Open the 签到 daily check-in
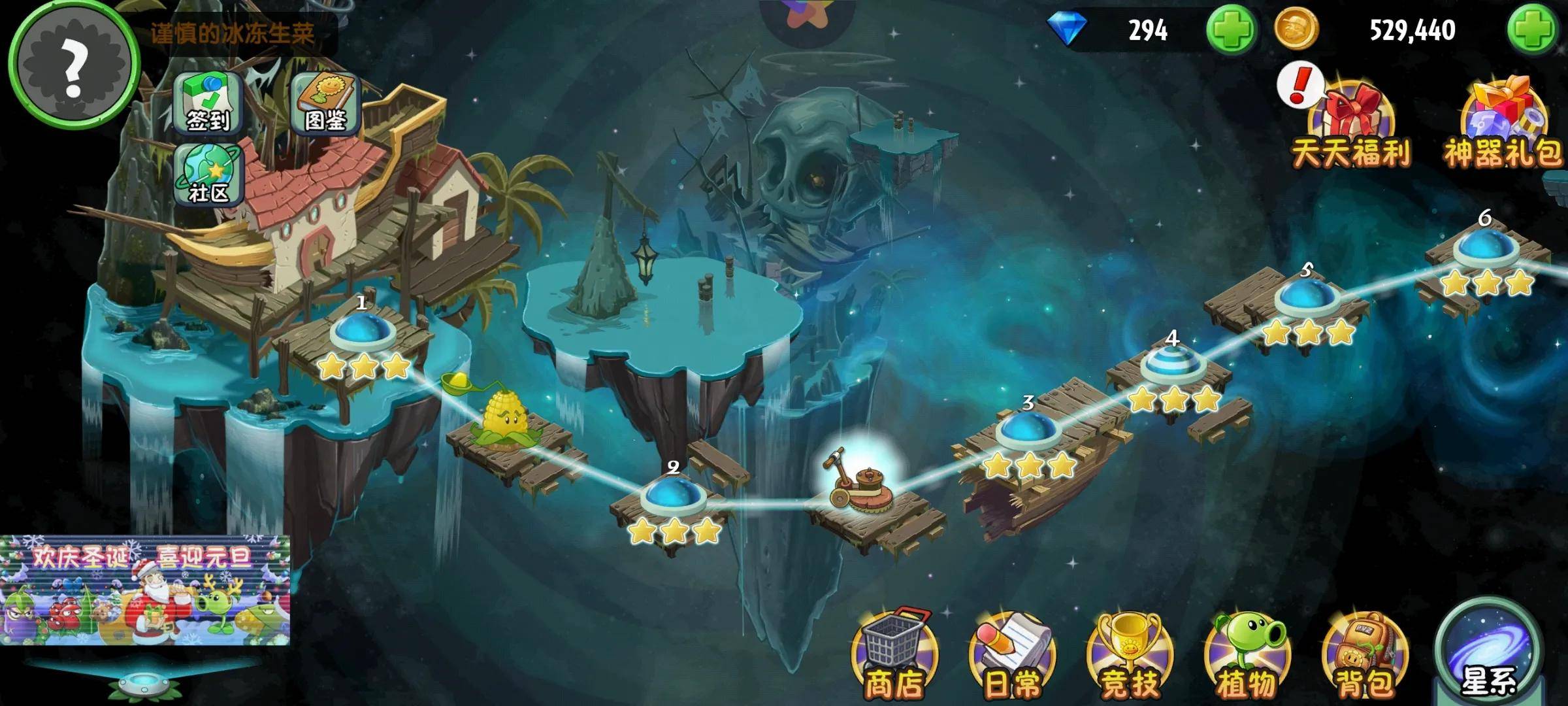 click(x=208, y=103)
